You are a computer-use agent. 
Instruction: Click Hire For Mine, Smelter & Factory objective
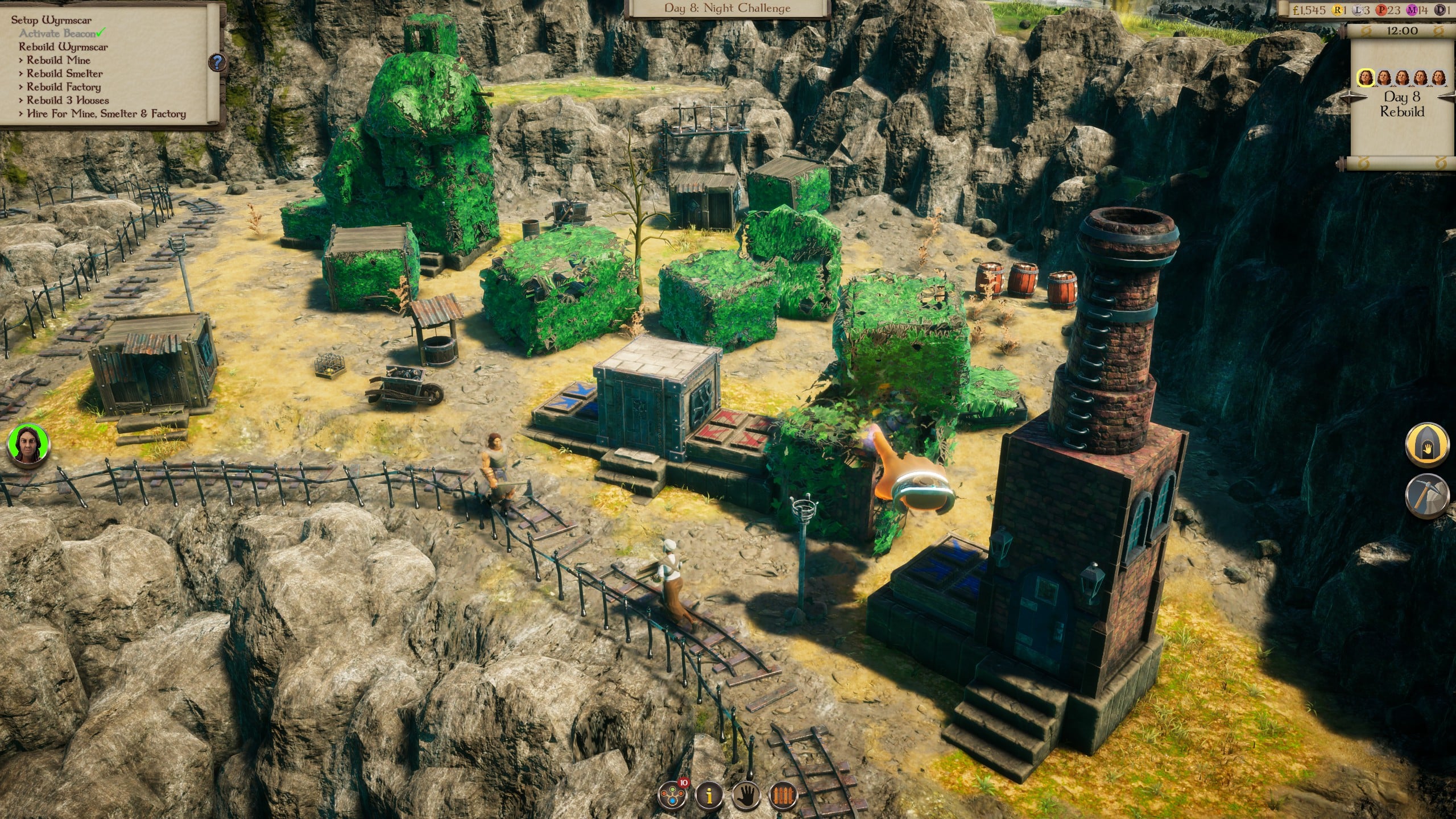[106, 114]
